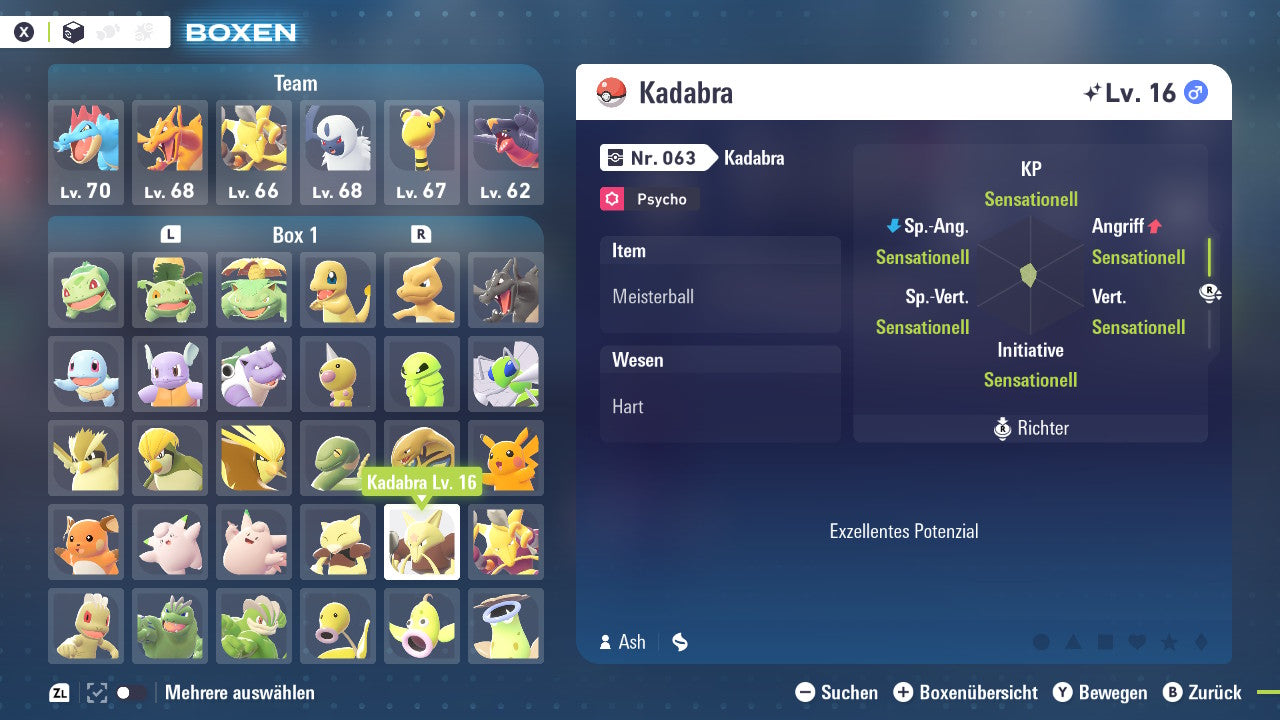Click the Psycho type badge

click(649, 199)
